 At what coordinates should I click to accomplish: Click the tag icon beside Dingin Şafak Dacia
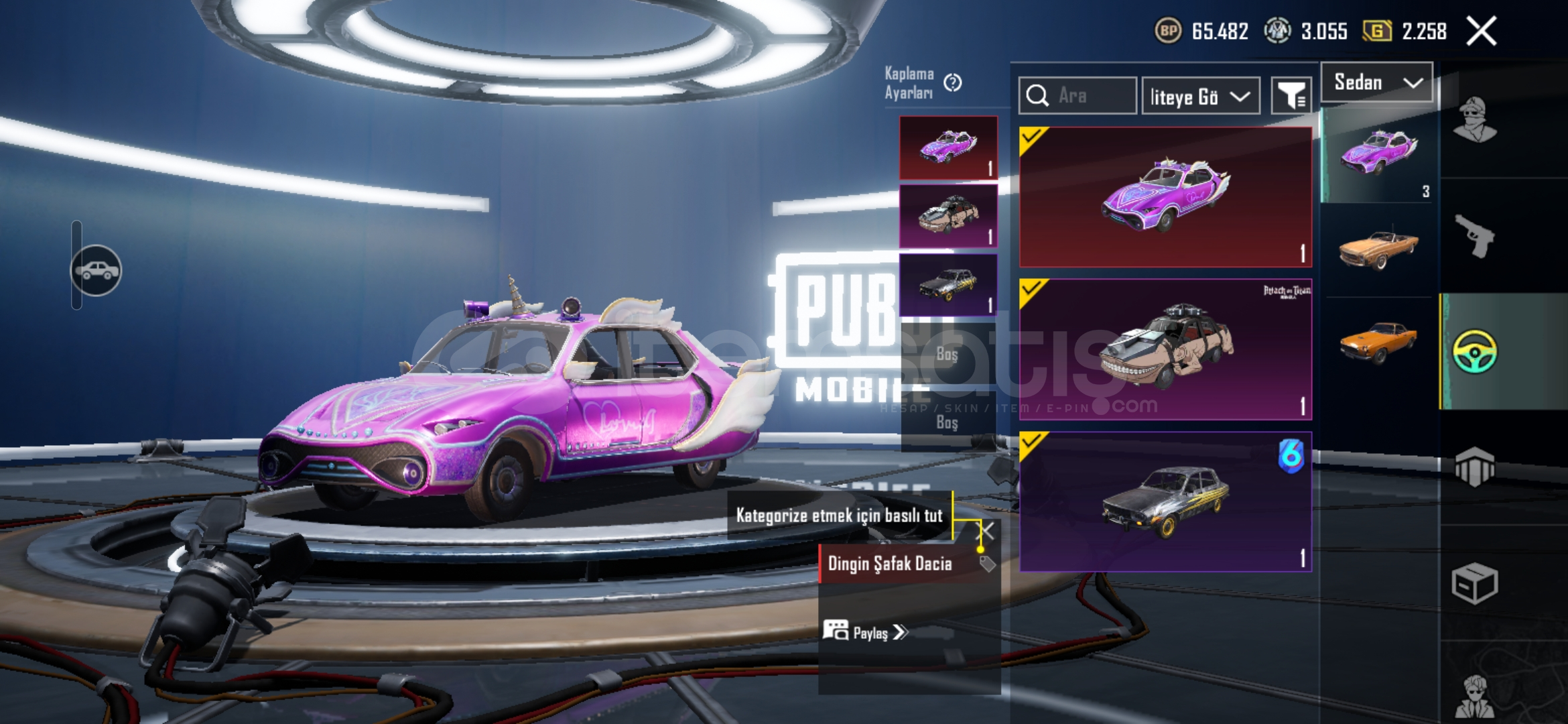click(987, 564)
